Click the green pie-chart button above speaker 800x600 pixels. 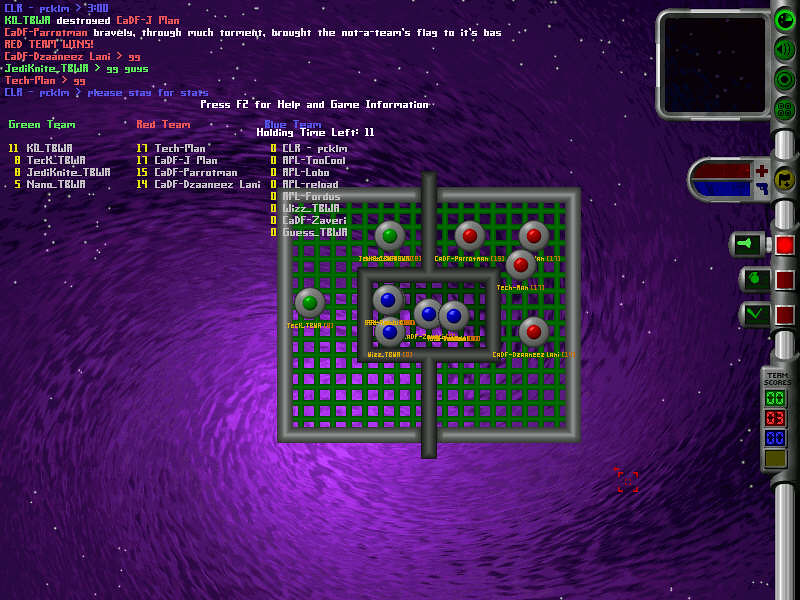point(785,21)
